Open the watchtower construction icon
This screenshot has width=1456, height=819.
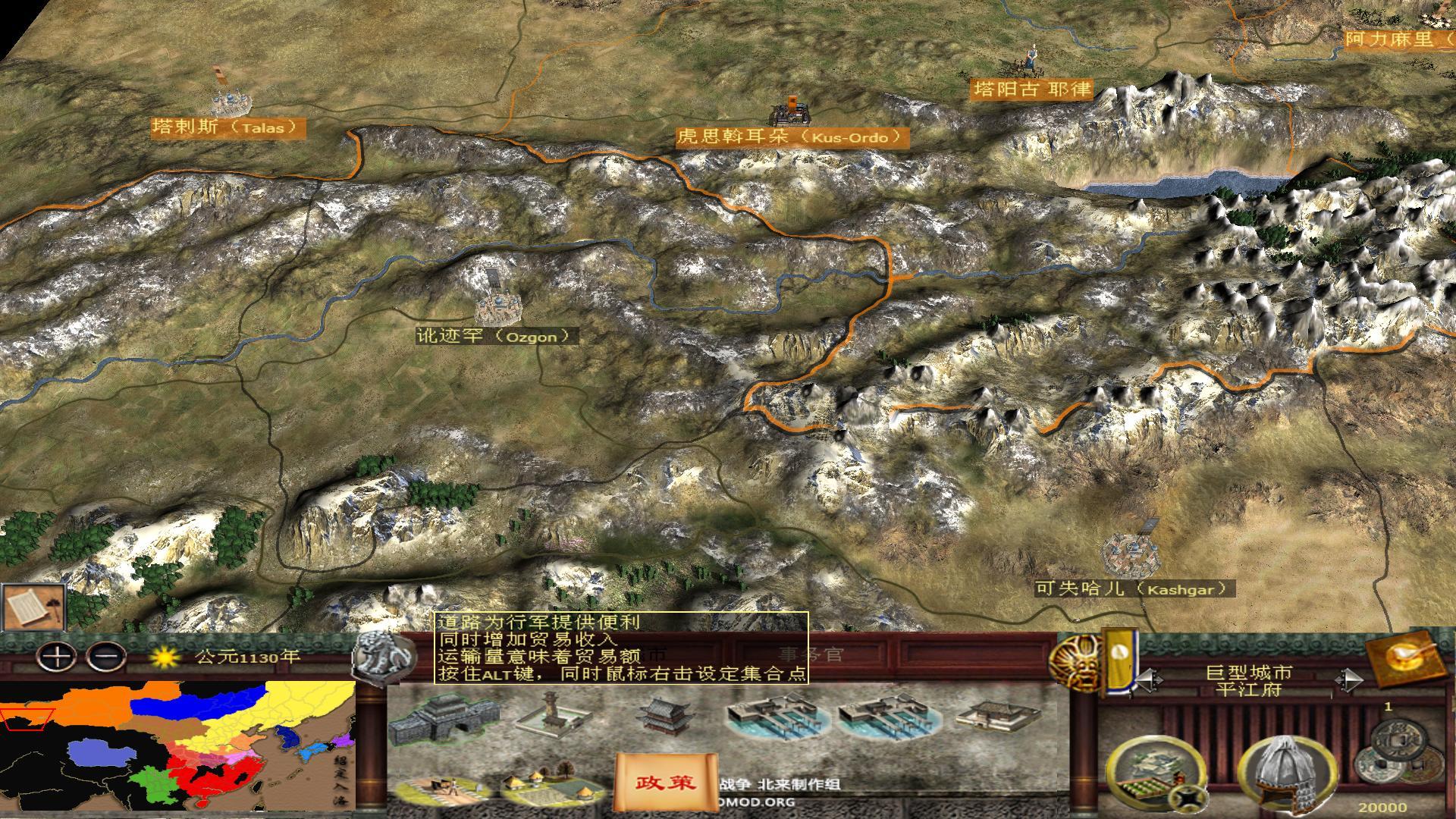(x=551, y=714)
